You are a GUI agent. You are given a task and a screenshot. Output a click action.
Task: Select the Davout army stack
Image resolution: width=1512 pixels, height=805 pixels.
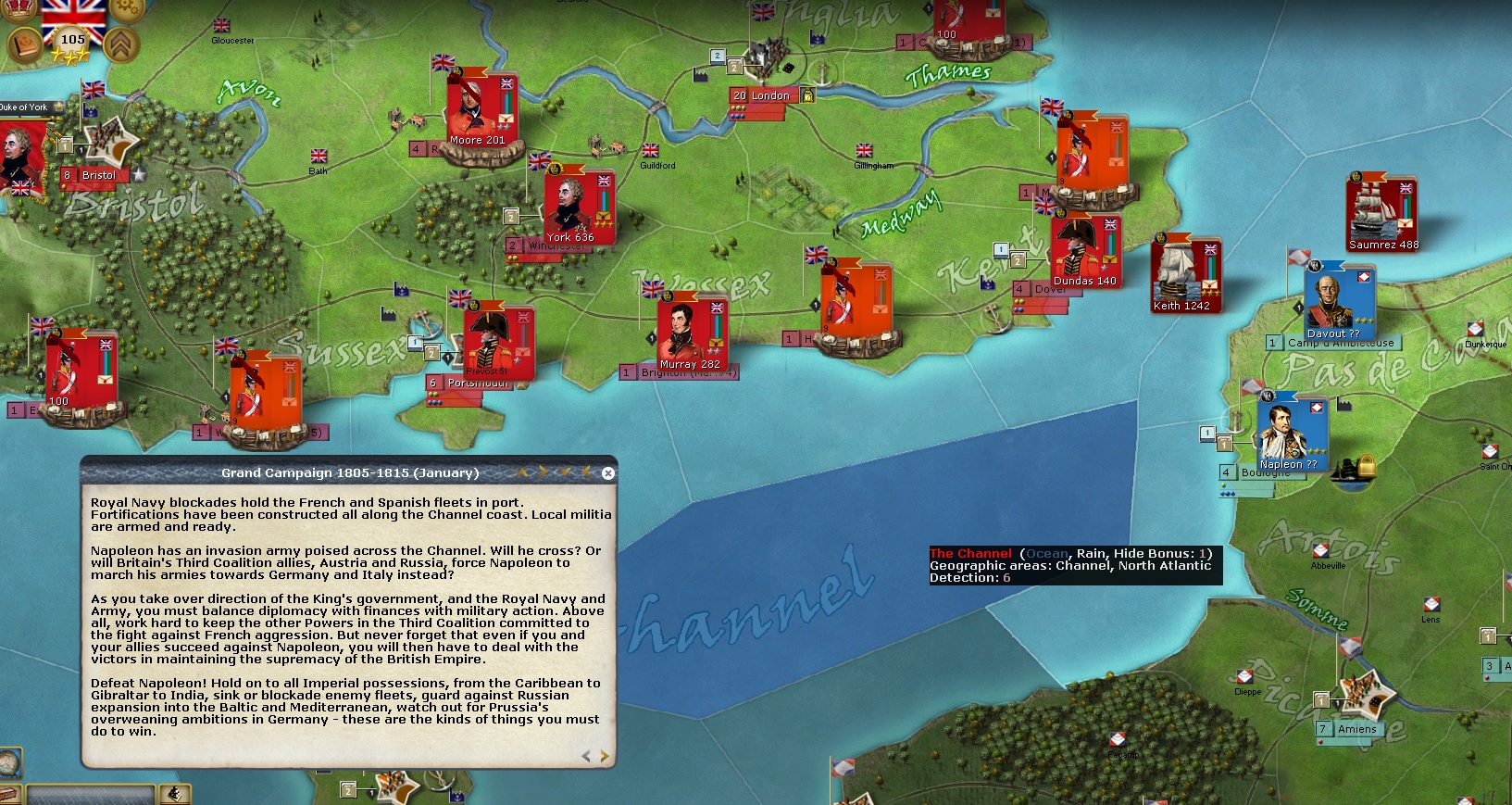pyautogui.click(x=1337, y=302)
